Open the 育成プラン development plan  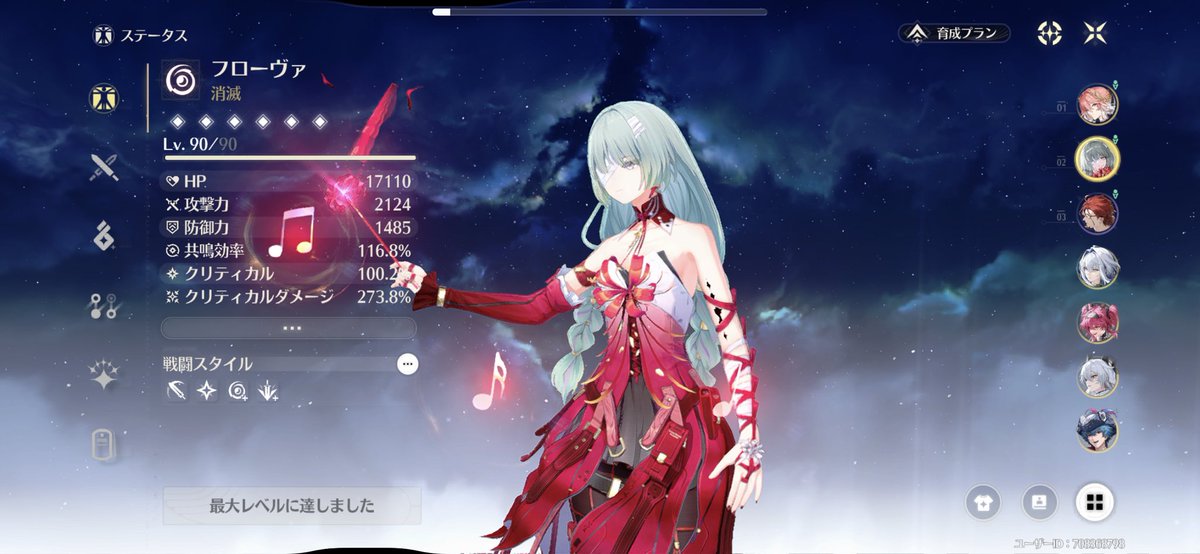(x=953, y=33)
